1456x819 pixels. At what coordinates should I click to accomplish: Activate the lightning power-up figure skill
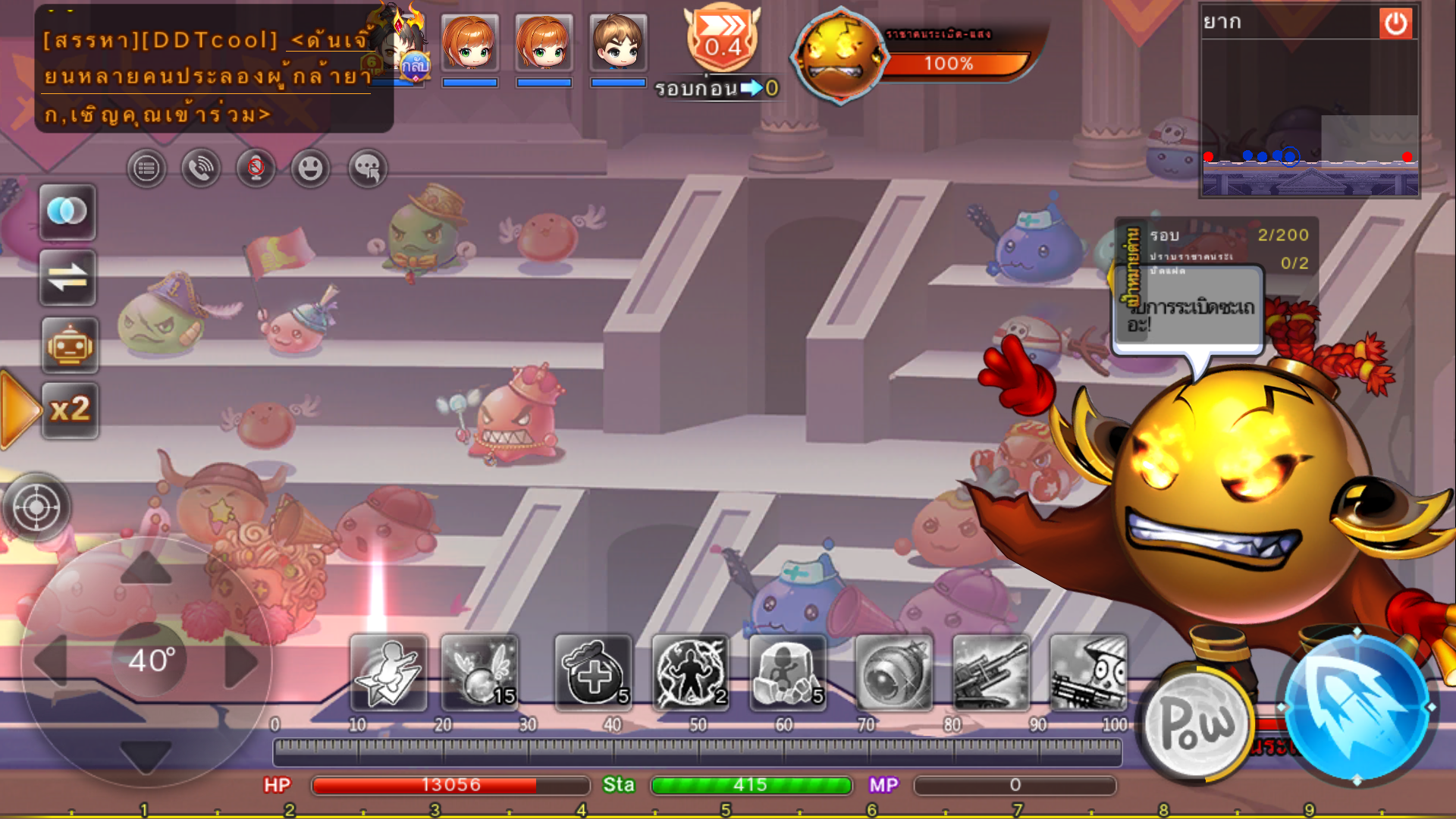point(690,673)
